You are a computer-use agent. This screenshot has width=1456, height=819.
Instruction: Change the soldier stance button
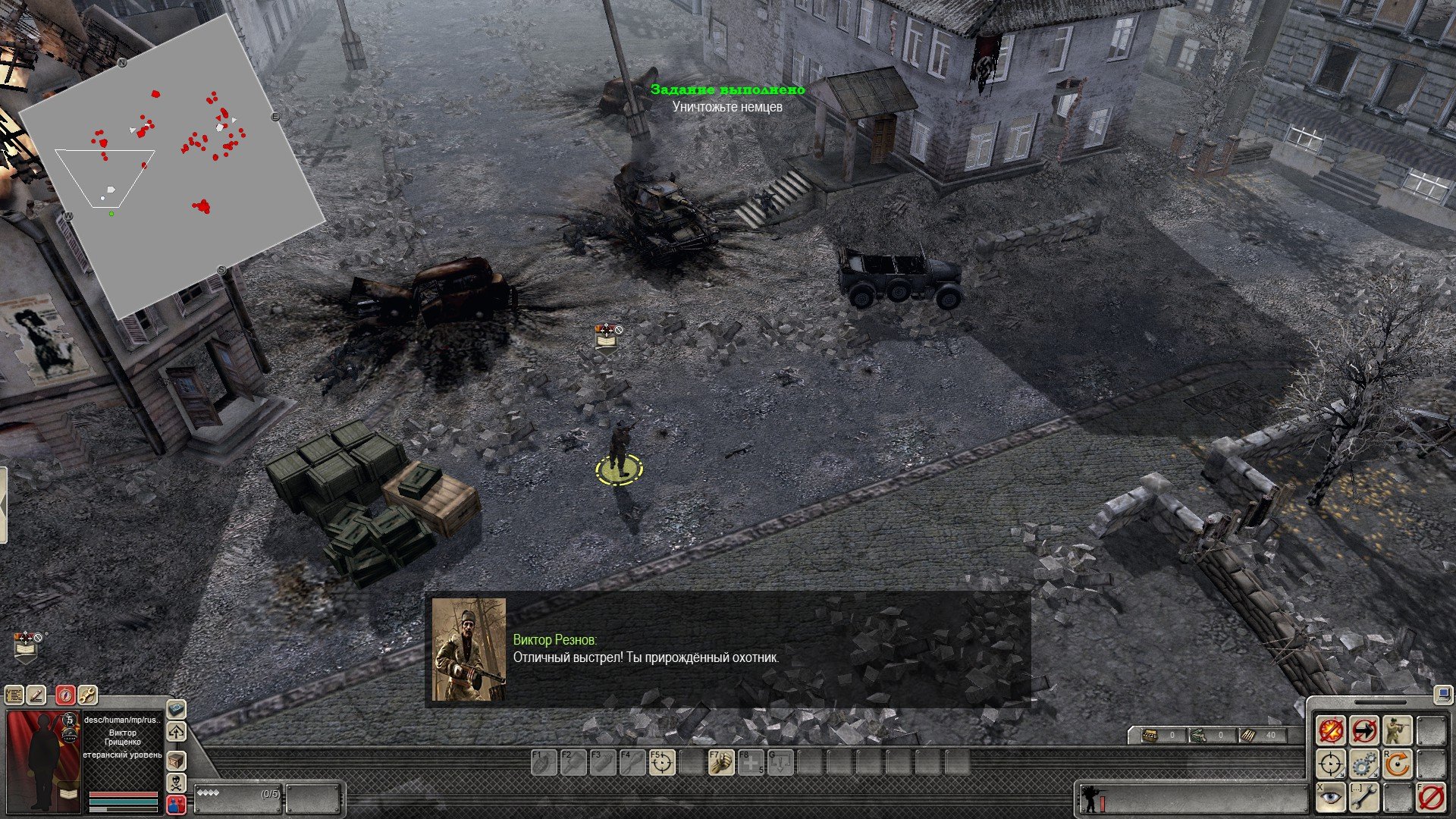point(1398,730)
